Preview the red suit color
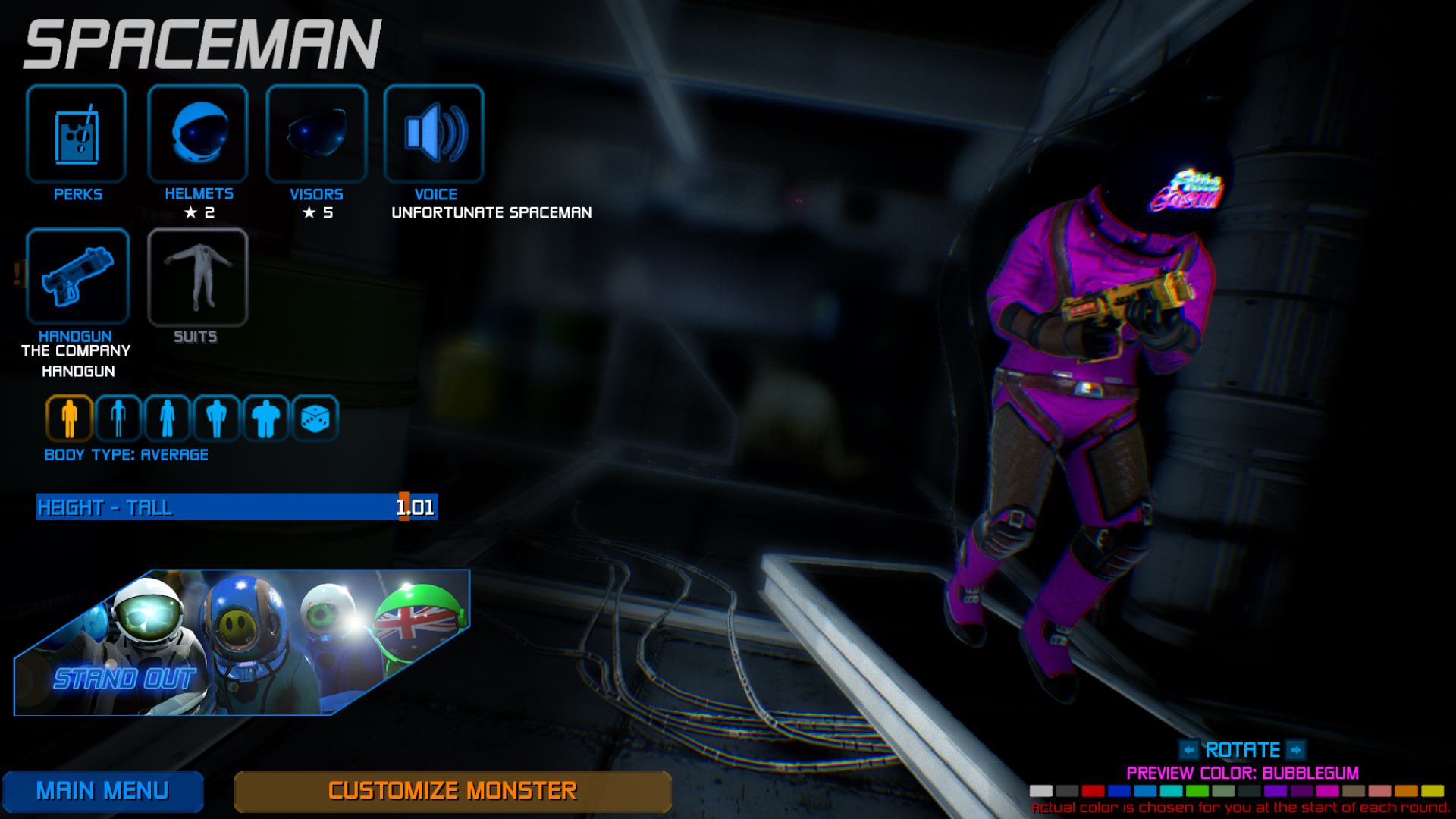The width and height of the screenshot is (1456, 819). pos(1093,791)
